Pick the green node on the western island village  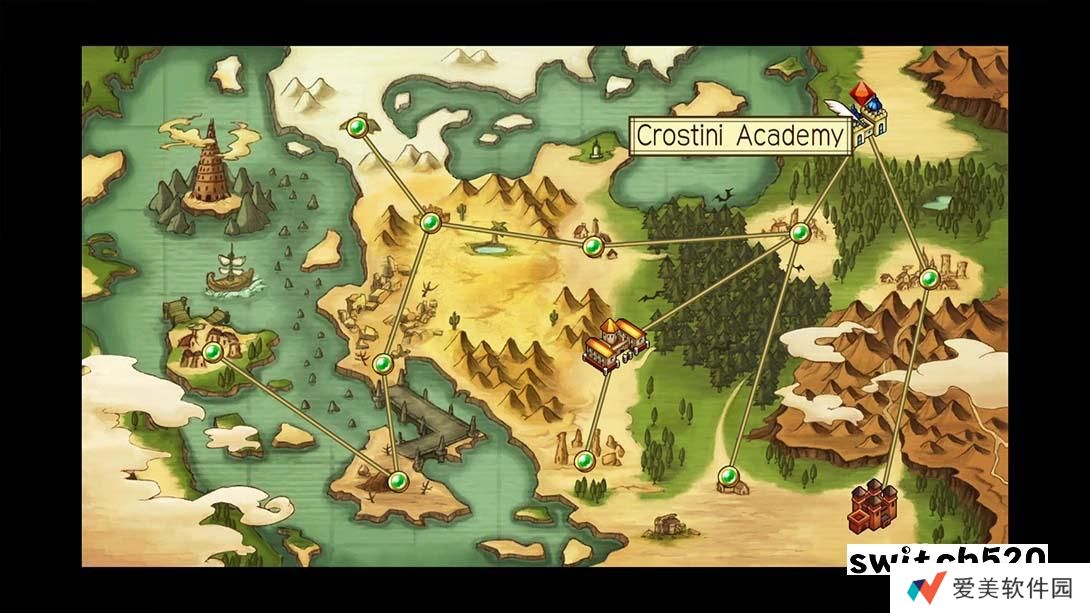tap(212, 352)
